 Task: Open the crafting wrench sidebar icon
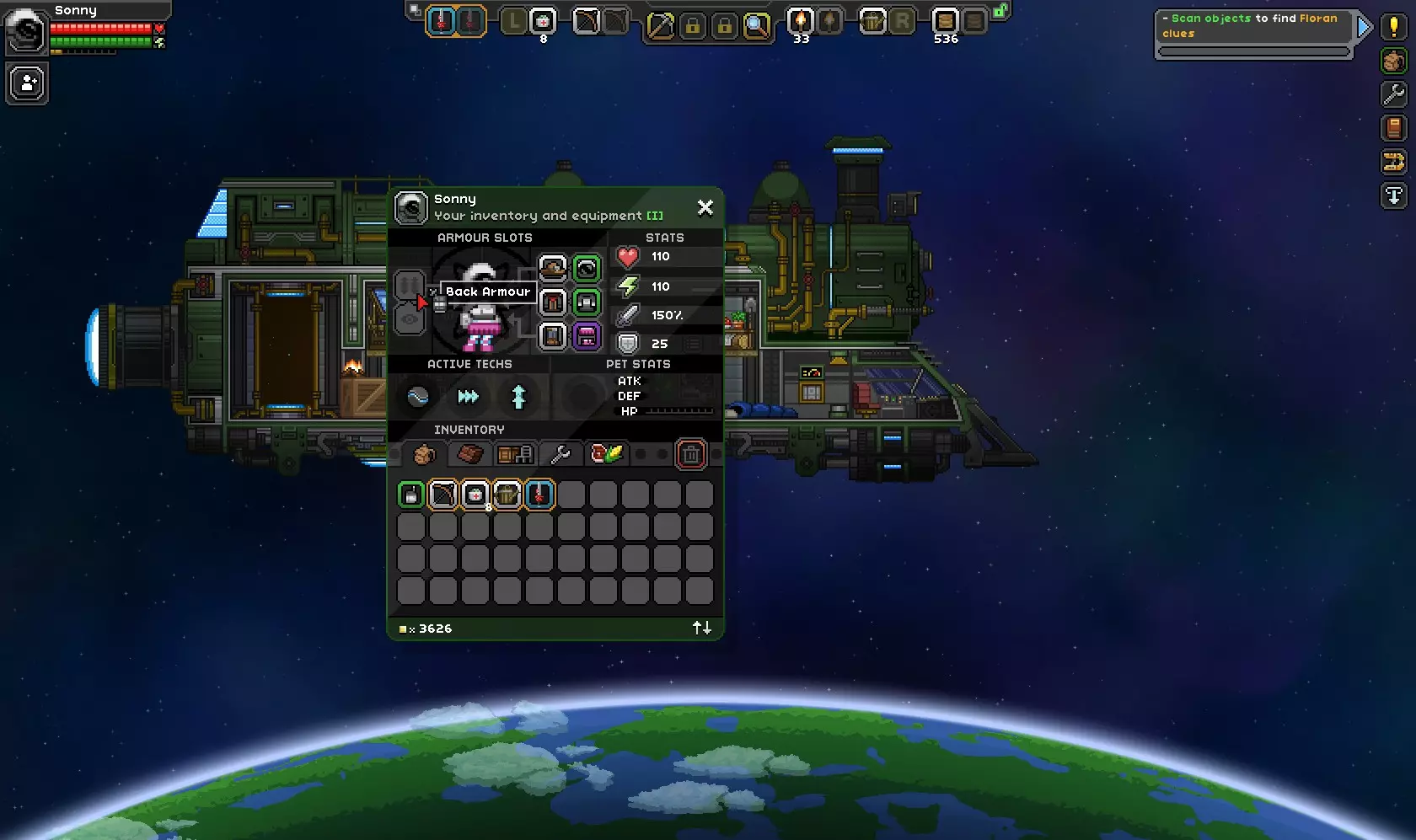click(x=1393, y=94)
